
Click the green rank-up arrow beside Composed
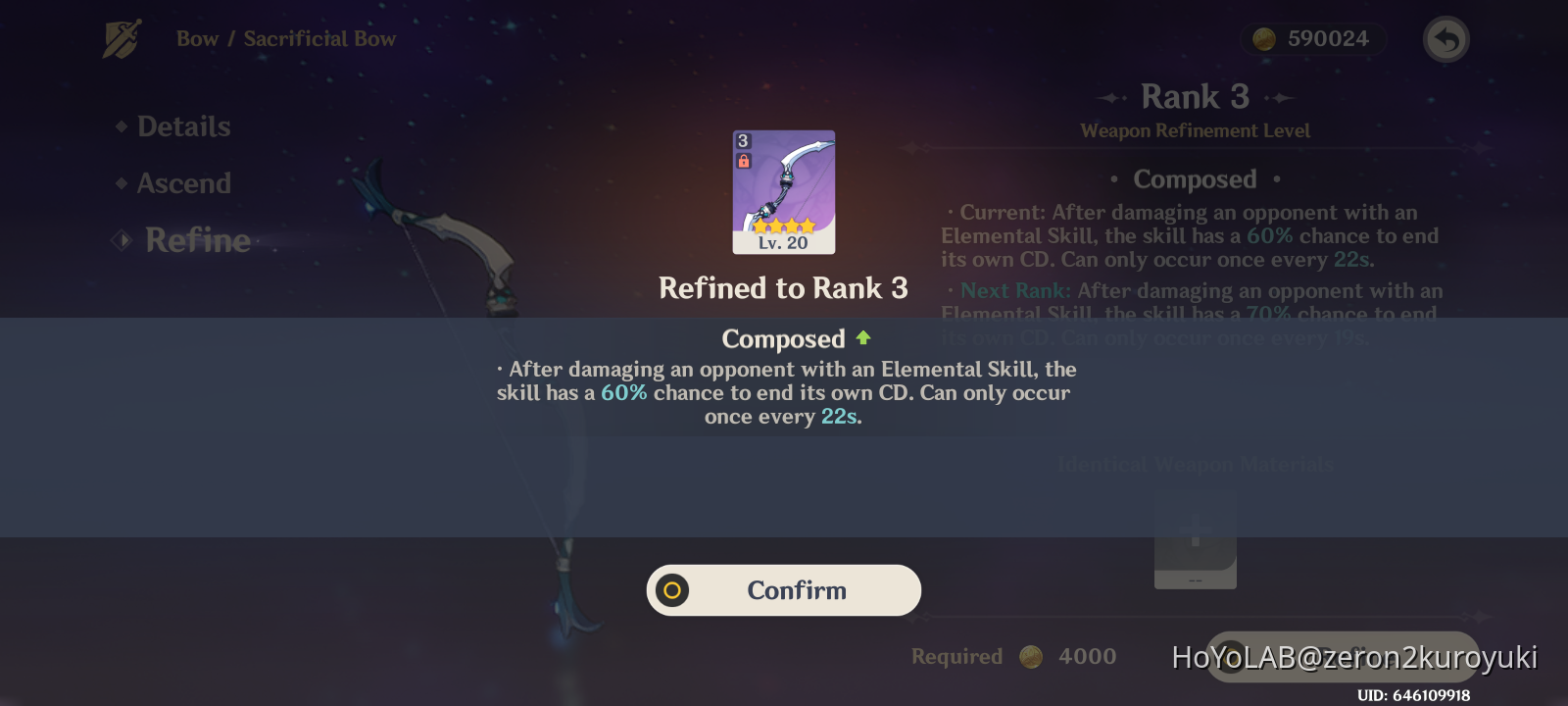862,337
